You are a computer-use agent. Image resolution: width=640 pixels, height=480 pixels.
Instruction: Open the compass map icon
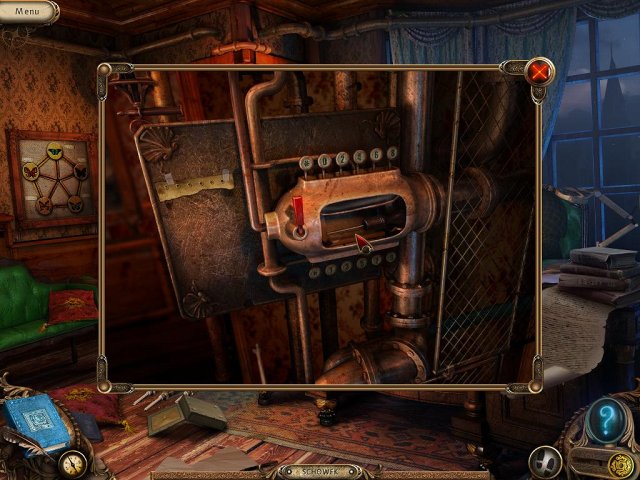tap(72, 462)
